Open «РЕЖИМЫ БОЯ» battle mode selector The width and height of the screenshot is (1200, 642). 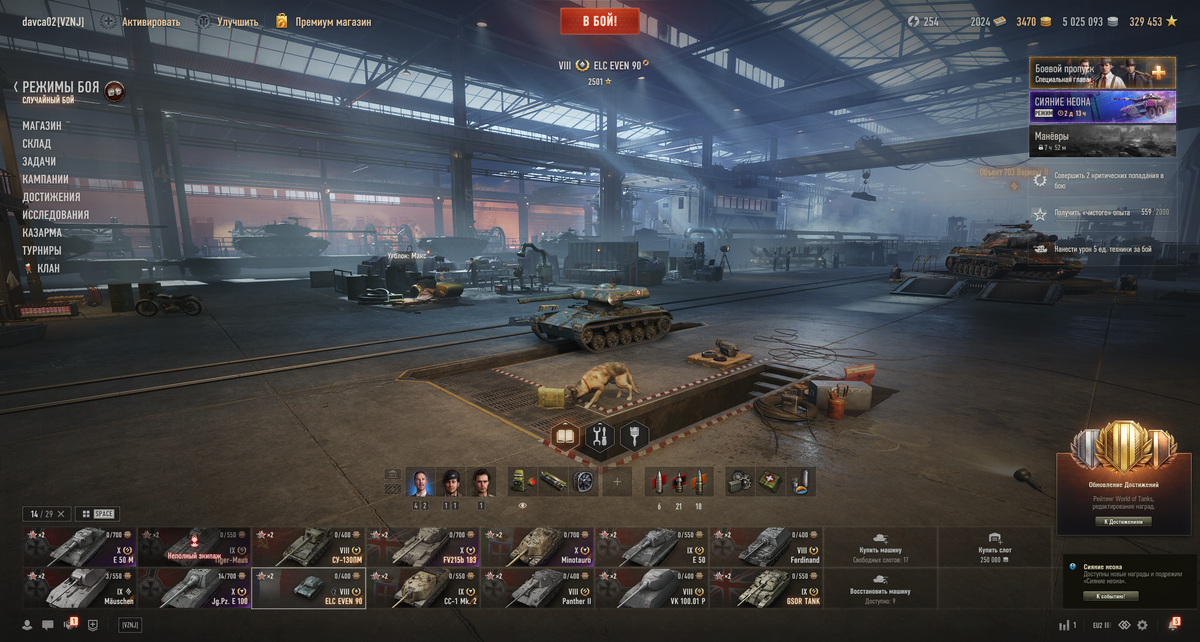coord(60,88)
